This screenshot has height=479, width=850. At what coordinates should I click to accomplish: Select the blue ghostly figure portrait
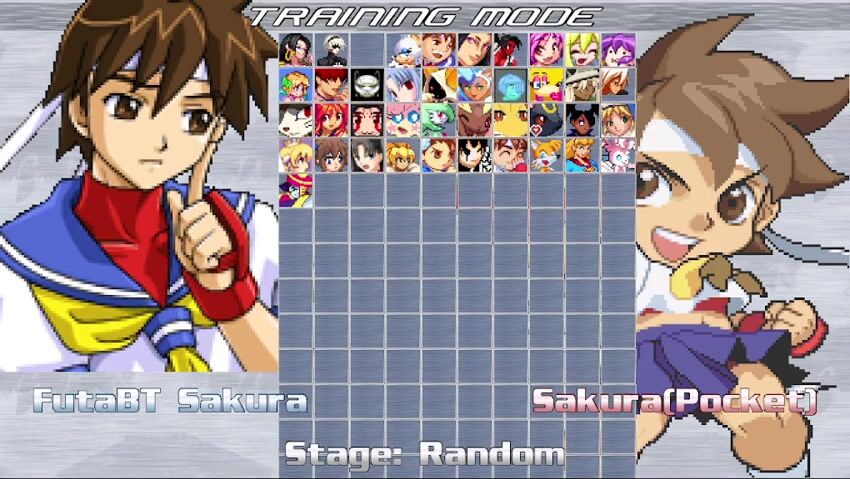(x=511, y=84)
